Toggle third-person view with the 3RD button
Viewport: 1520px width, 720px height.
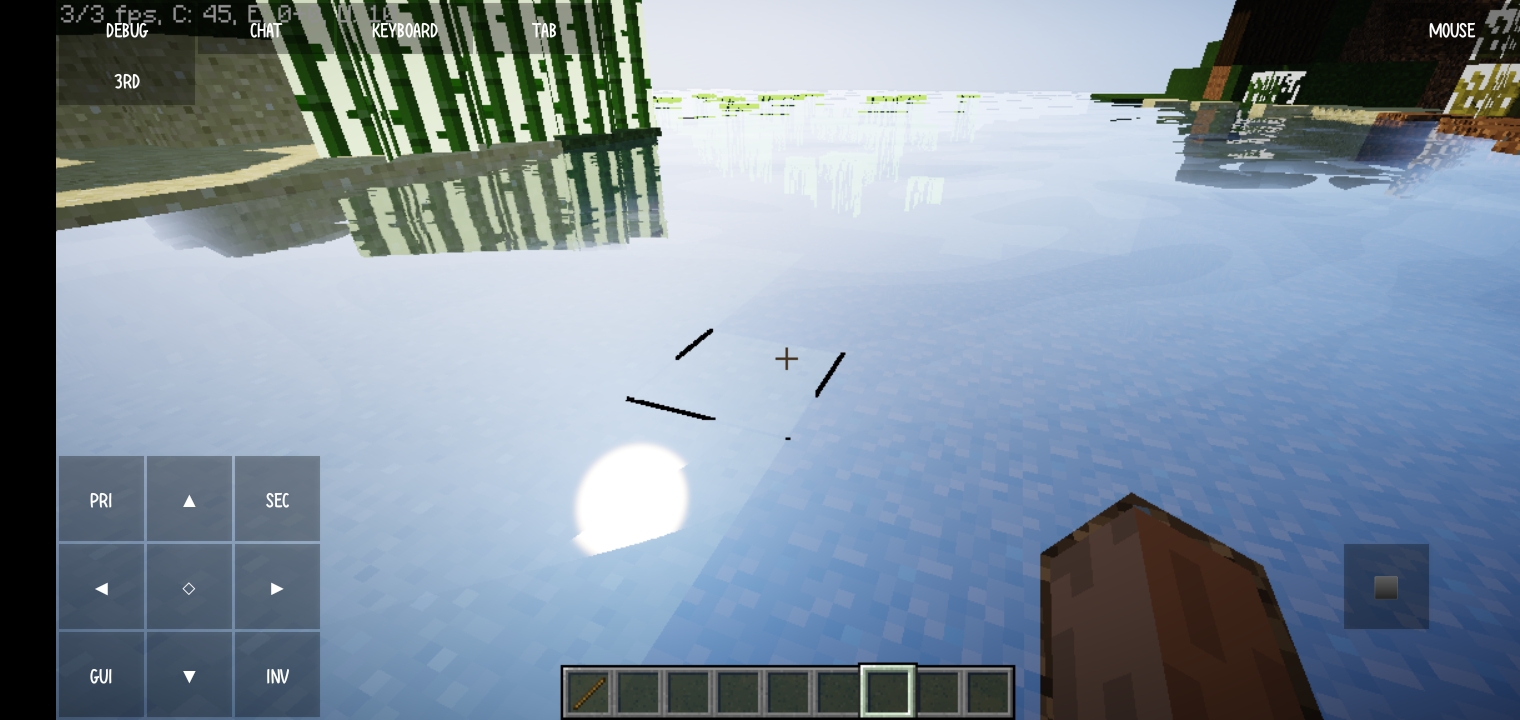(x=126, y=81)
